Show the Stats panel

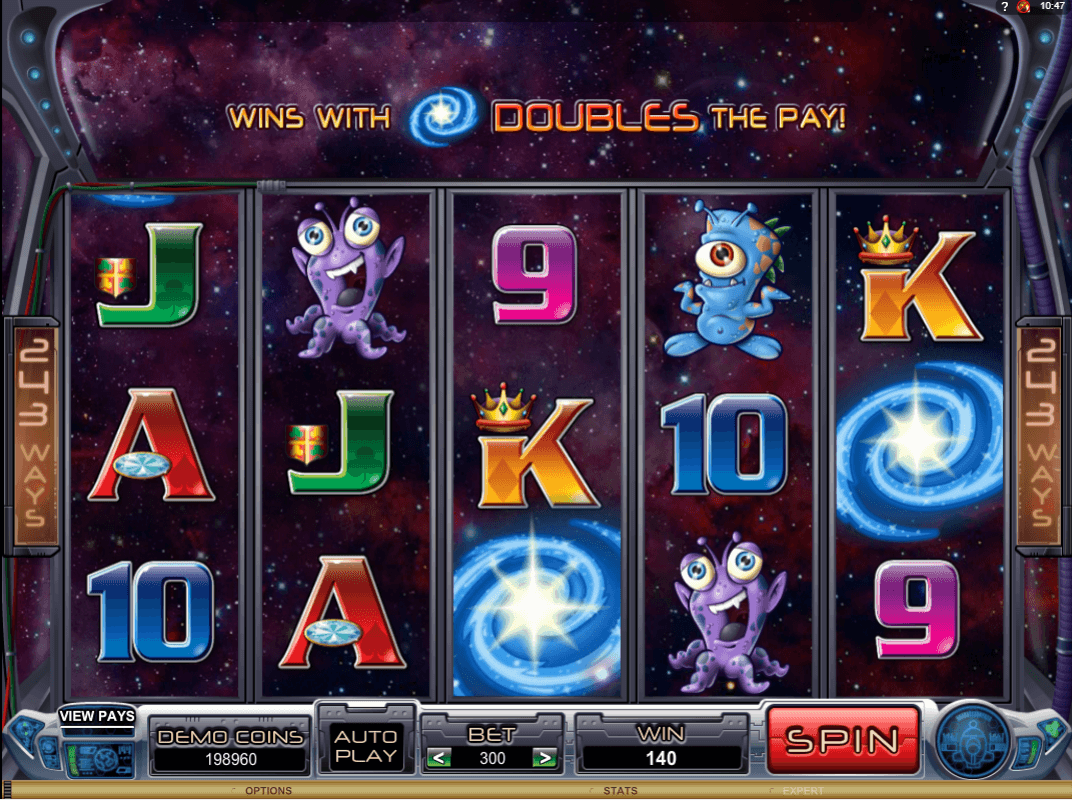pyautogui.click(x=620, y=791)
